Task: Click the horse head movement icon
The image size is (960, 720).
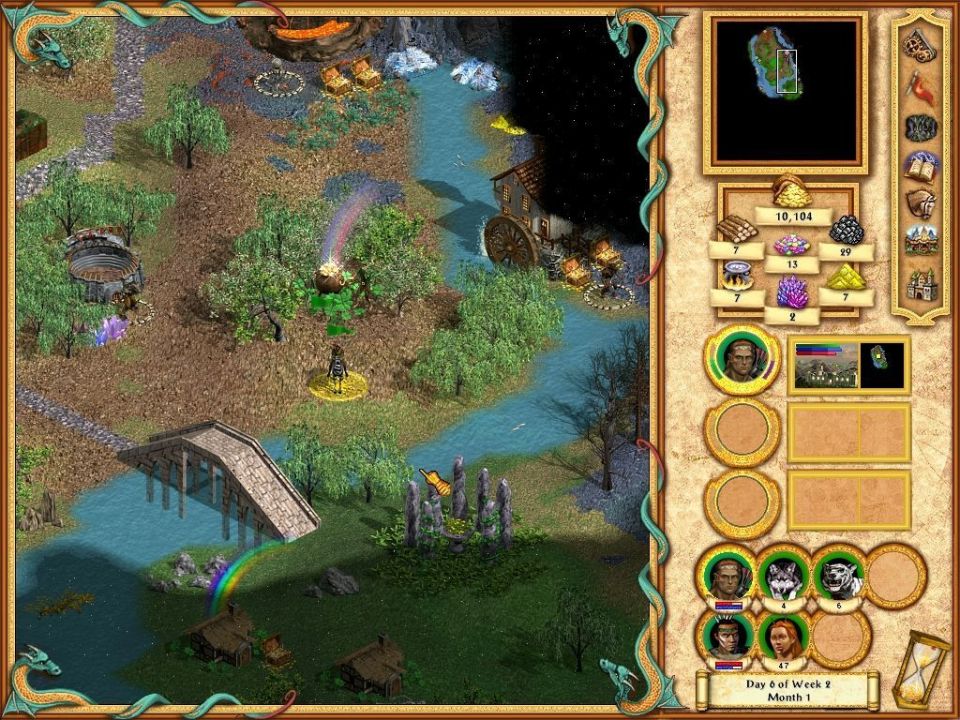Action: 920,205
